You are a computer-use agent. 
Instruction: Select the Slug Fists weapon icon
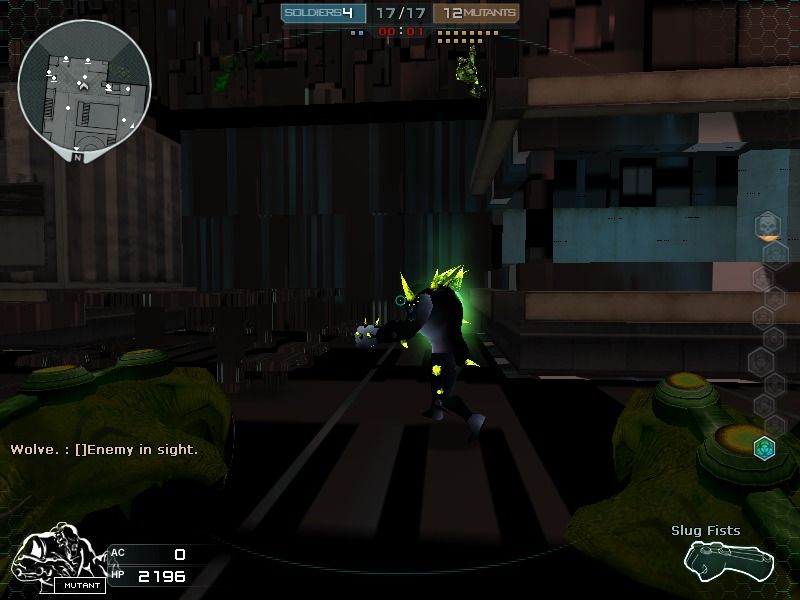[x=714, y=559]
